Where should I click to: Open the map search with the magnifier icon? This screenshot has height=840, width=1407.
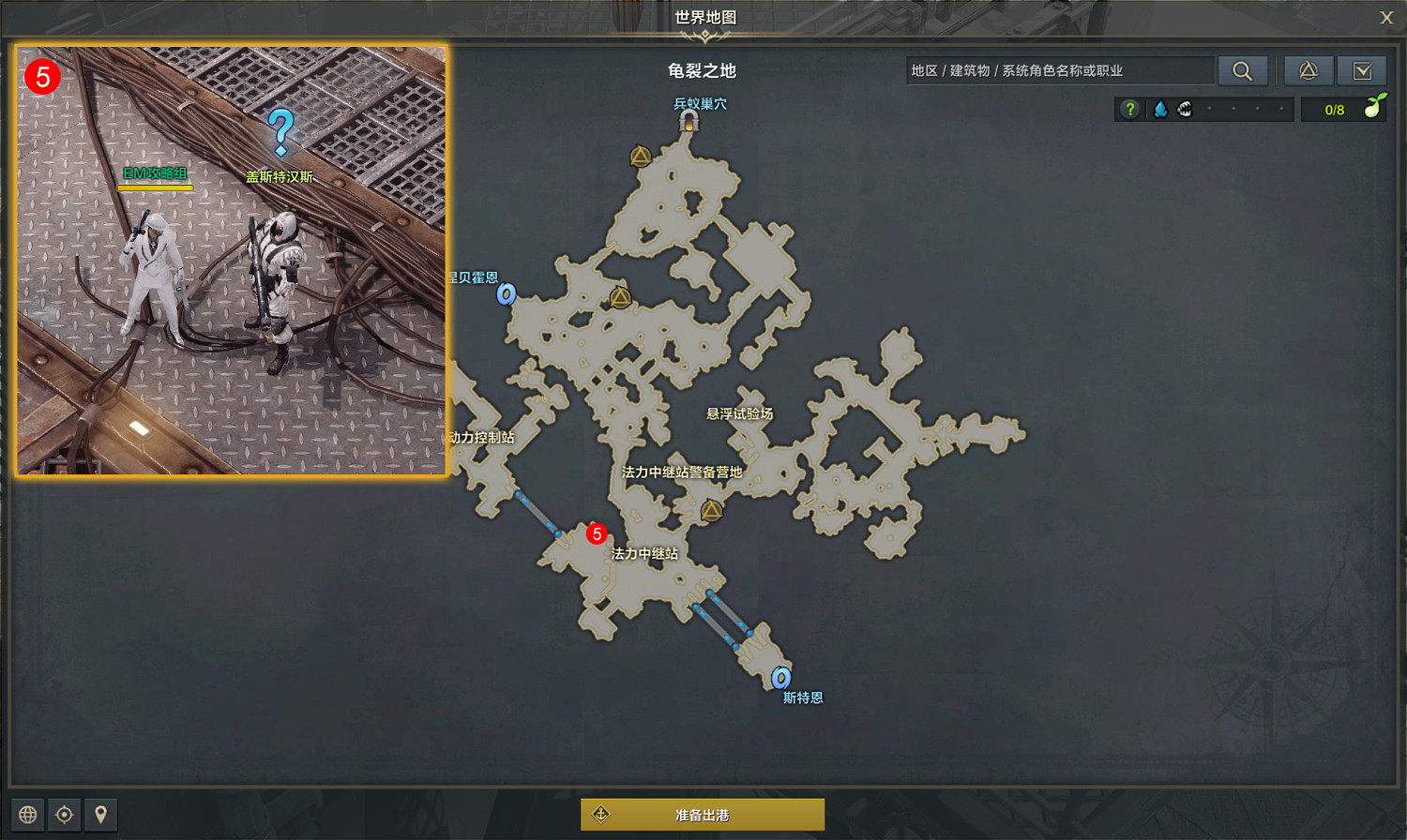click(x=1244, y=70)
